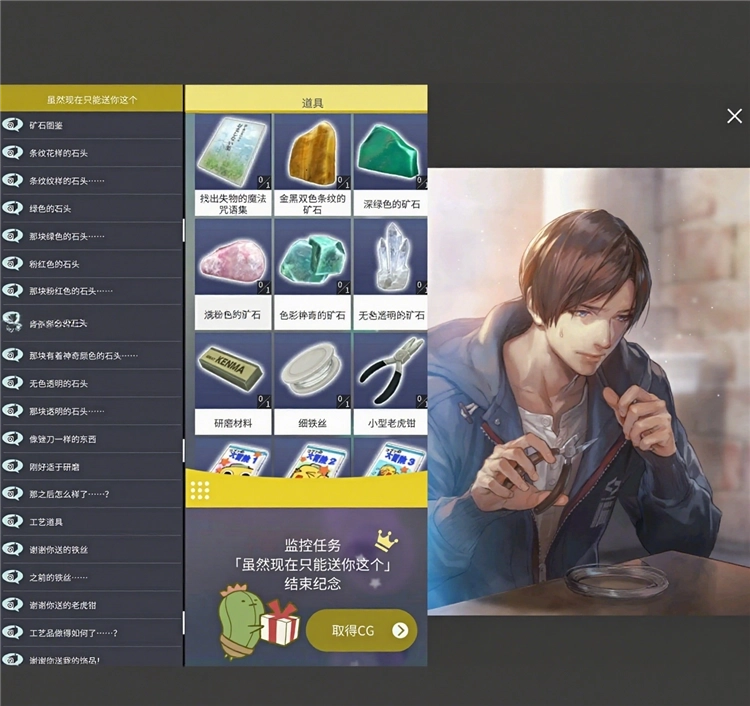Open the 谢谢你送的铁丝 entry
Viewport: 750px width, 706px height.
(90, 549)
